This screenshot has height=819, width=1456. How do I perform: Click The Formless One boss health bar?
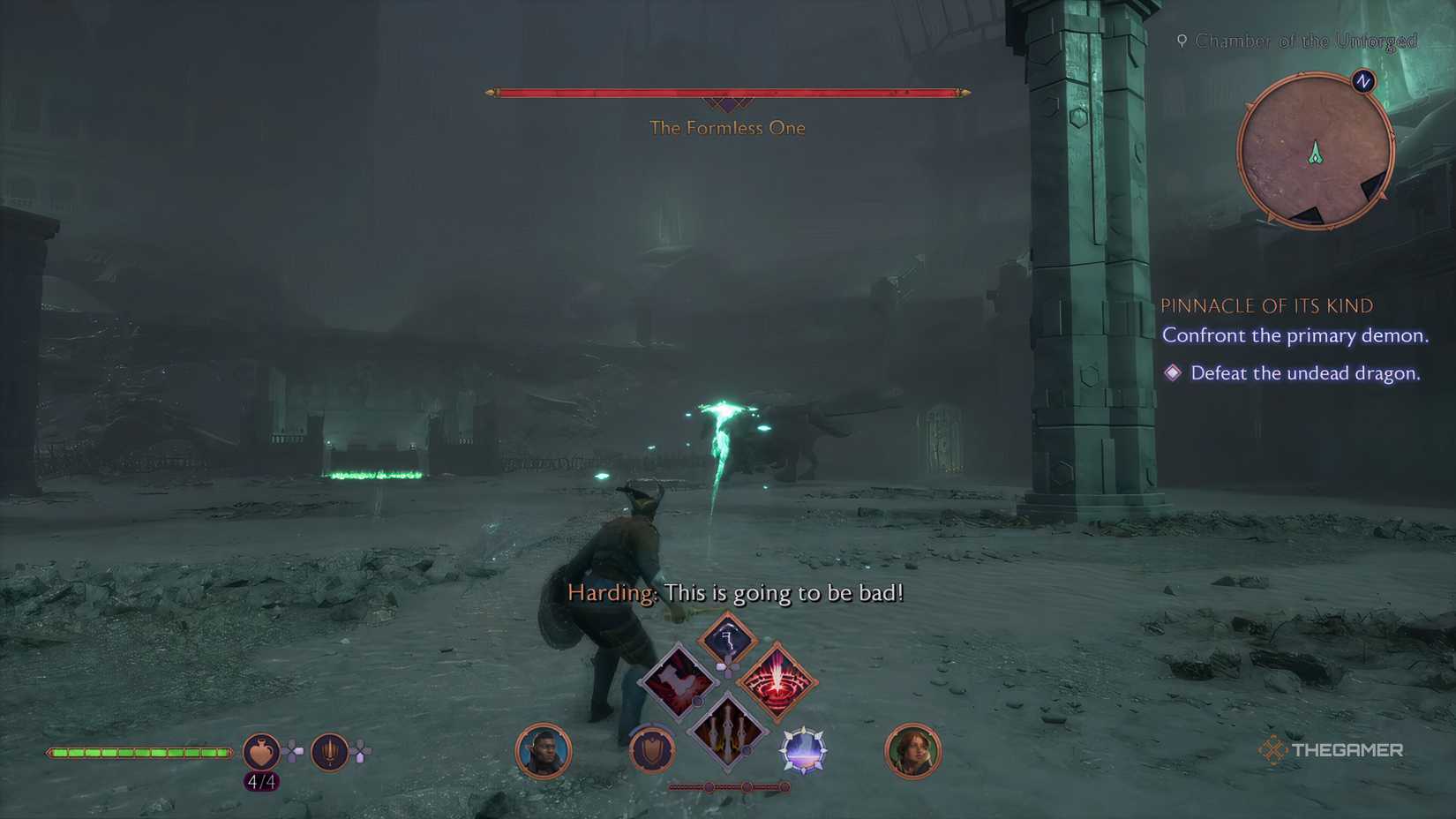(725, 90)
